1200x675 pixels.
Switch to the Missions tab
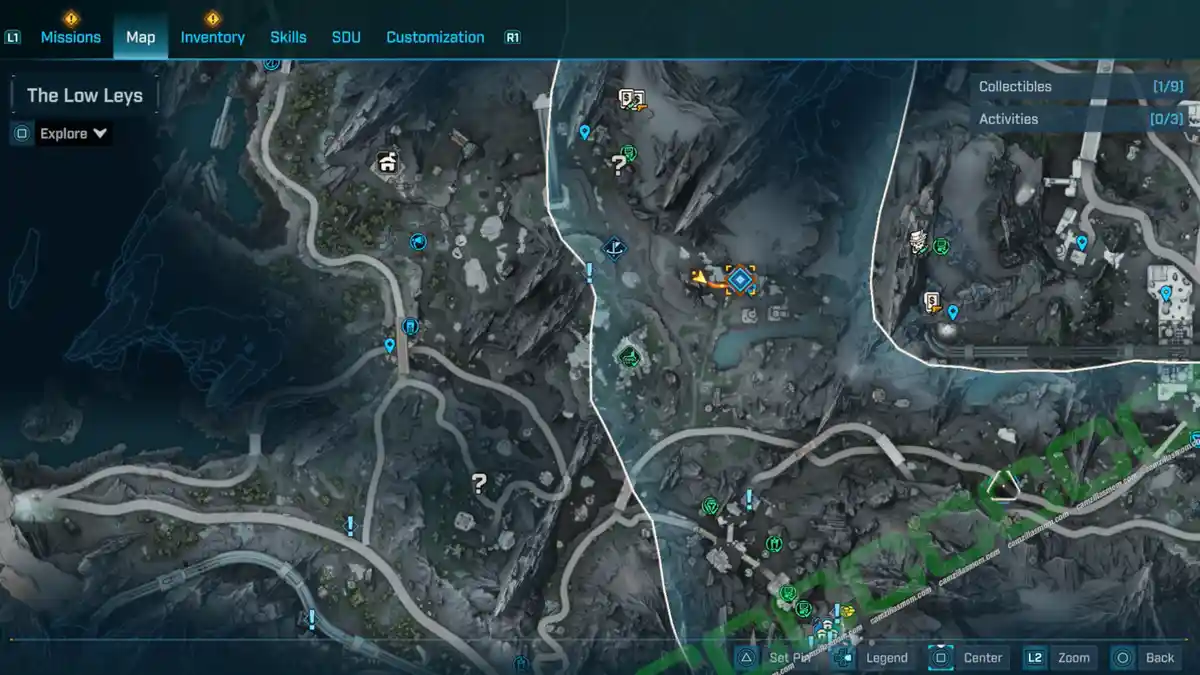(x=70, y=37)
